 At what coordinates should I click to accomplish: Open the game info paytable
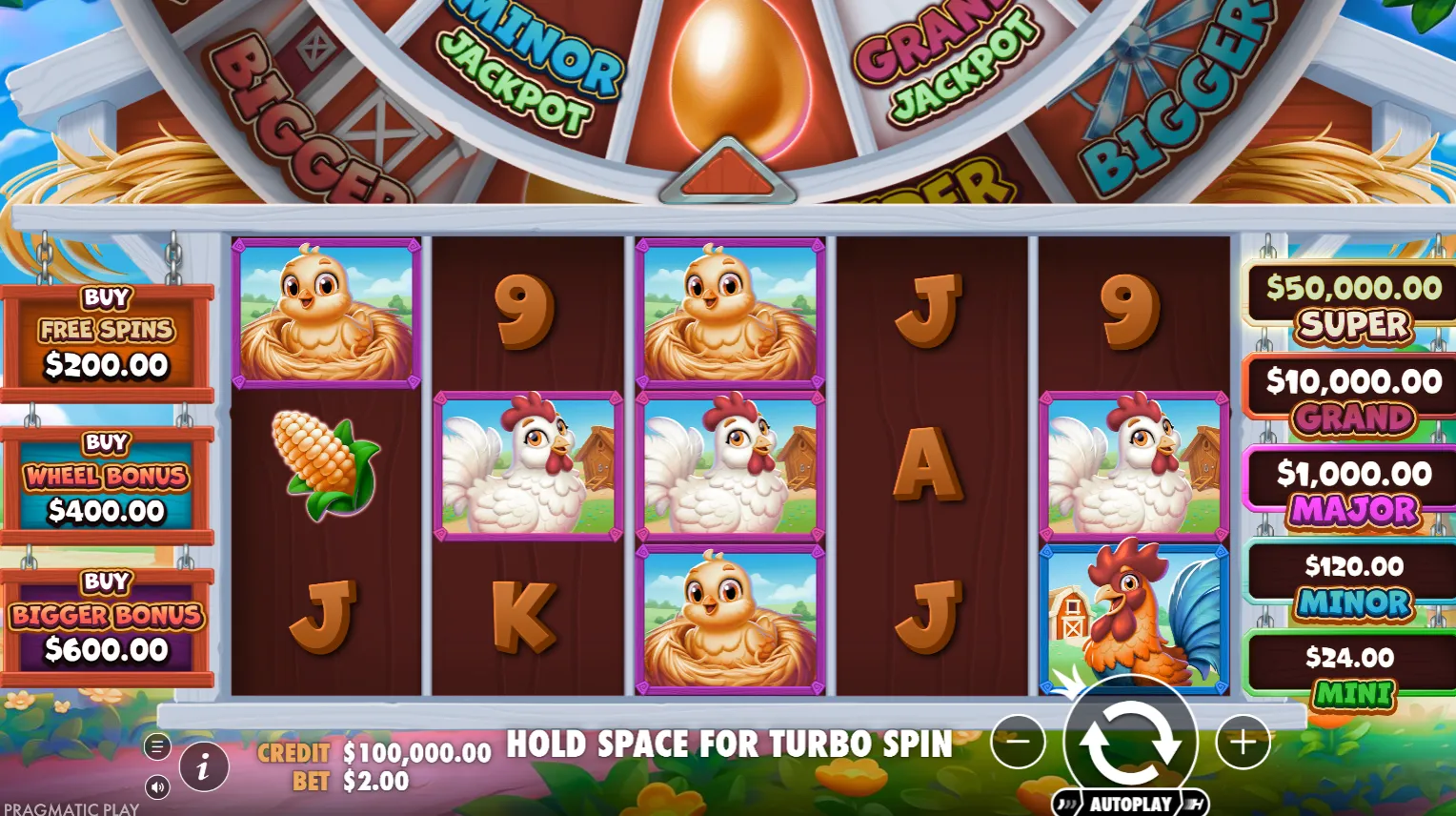click(202, 765)
